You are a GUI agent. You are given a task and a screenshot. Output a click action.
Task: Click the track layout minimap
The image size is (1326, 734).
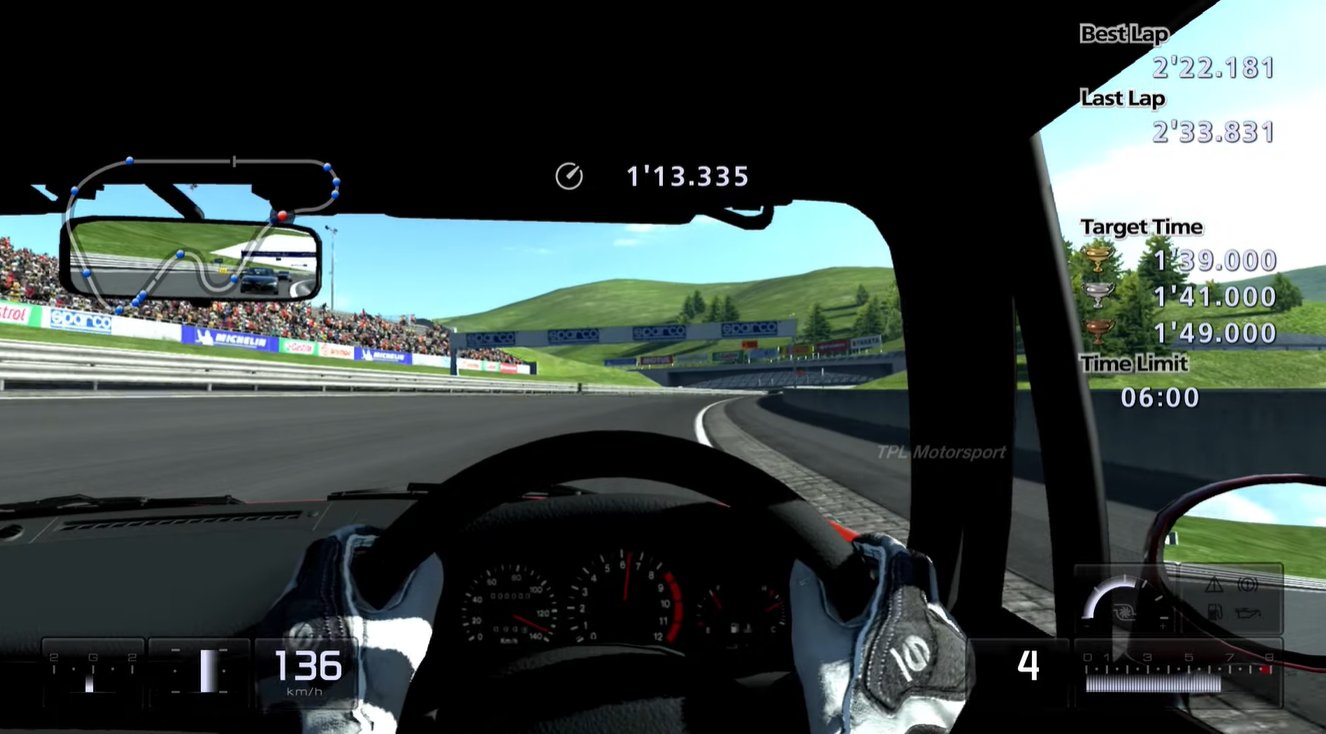(200, 232)
